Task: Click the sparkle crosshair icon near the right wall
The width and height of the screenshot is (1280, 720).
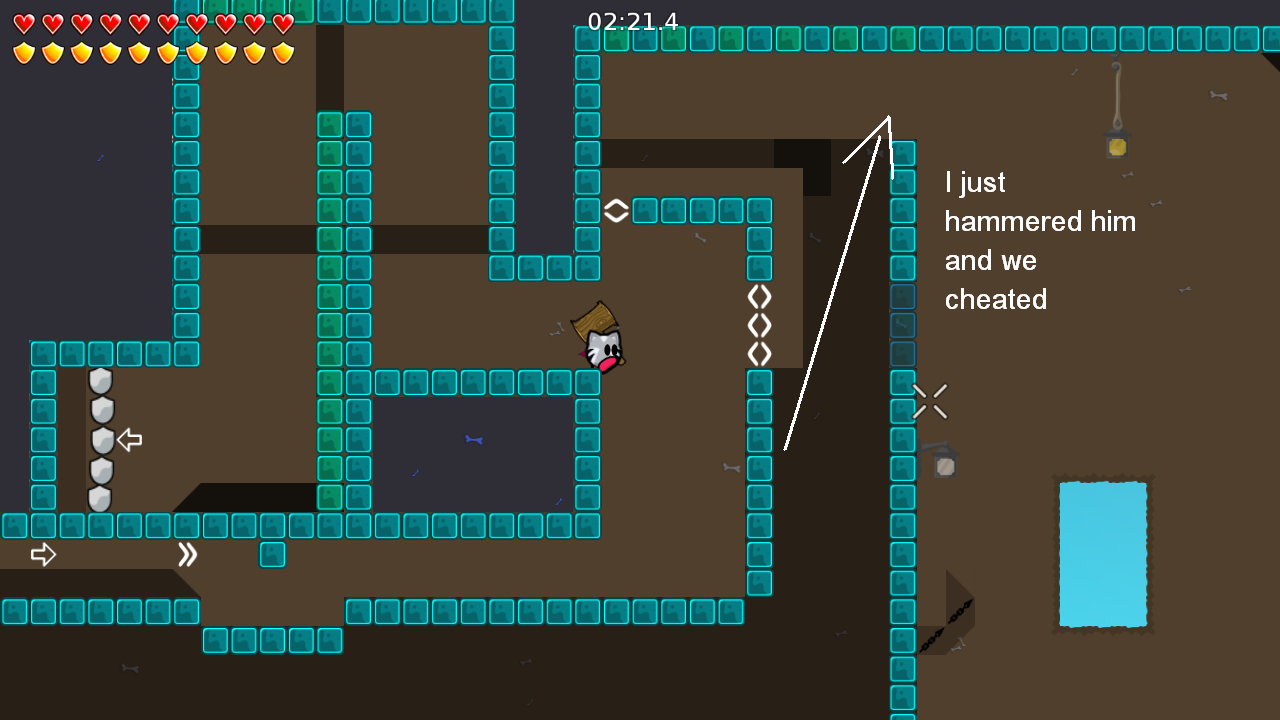Action: (x=930, y=400)
